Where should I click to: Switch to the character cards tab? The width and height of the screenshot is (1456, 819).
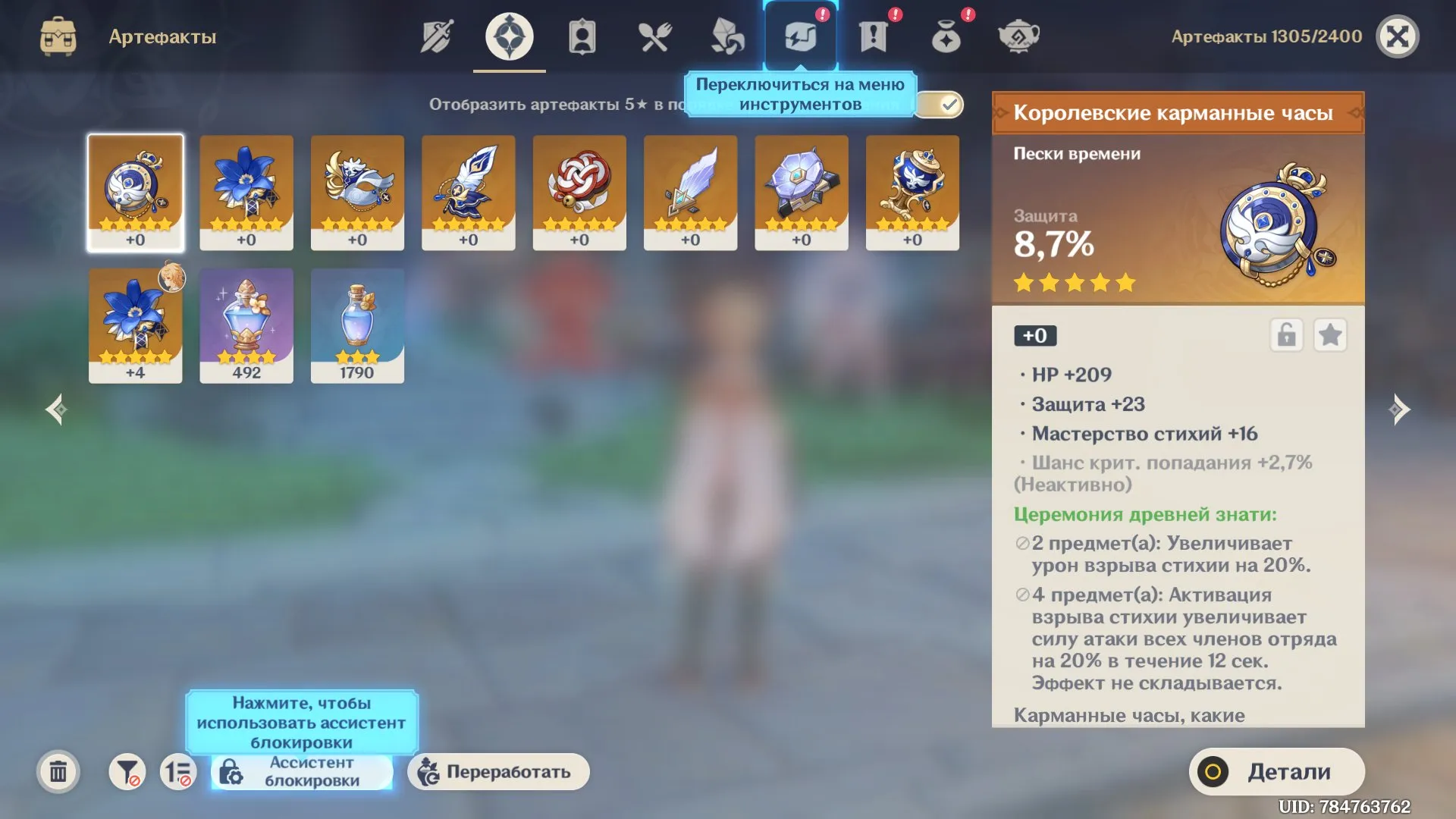point(582,35)
